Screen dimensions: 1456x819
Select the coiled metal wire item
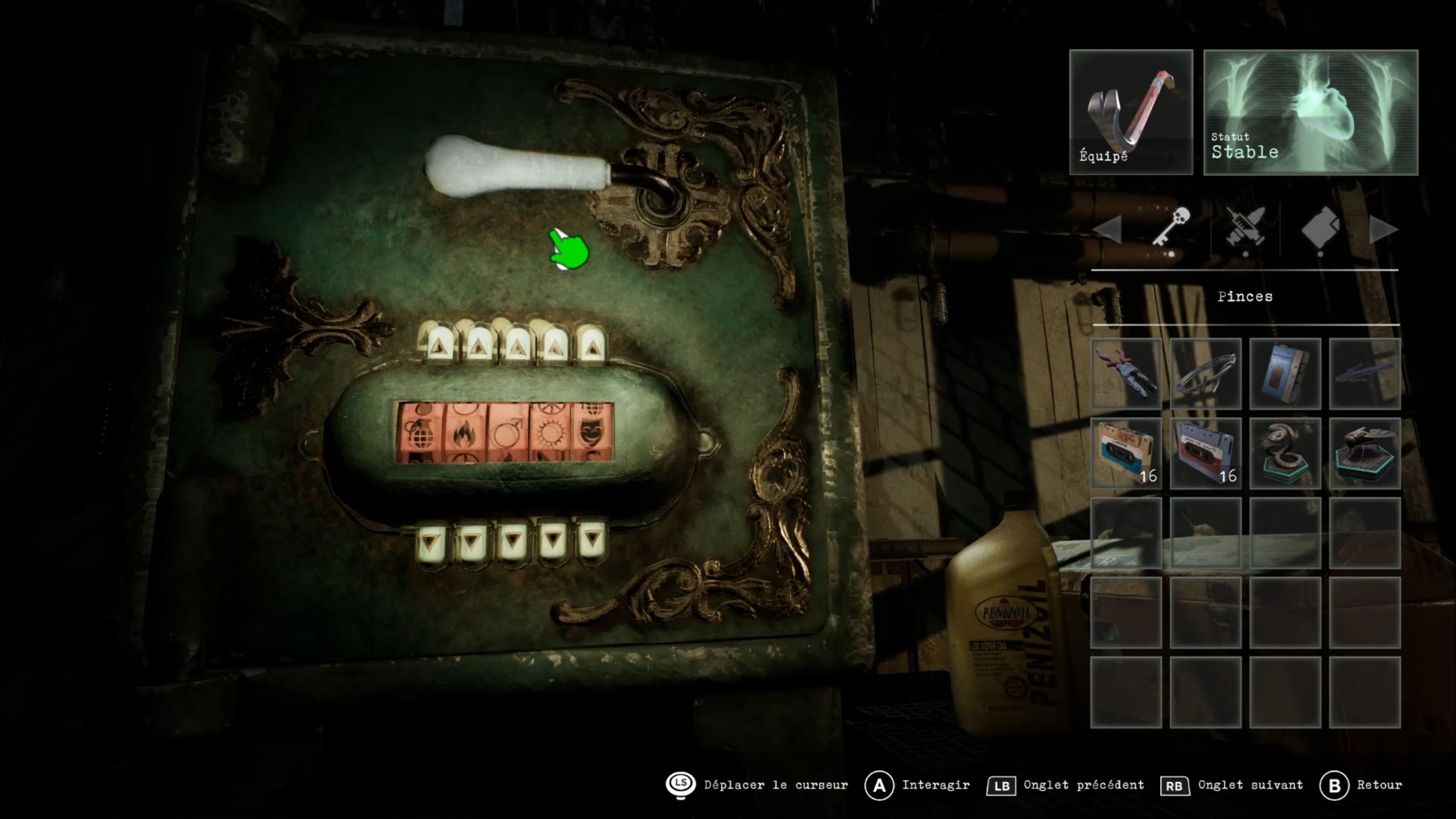(x=1205, y=374)
